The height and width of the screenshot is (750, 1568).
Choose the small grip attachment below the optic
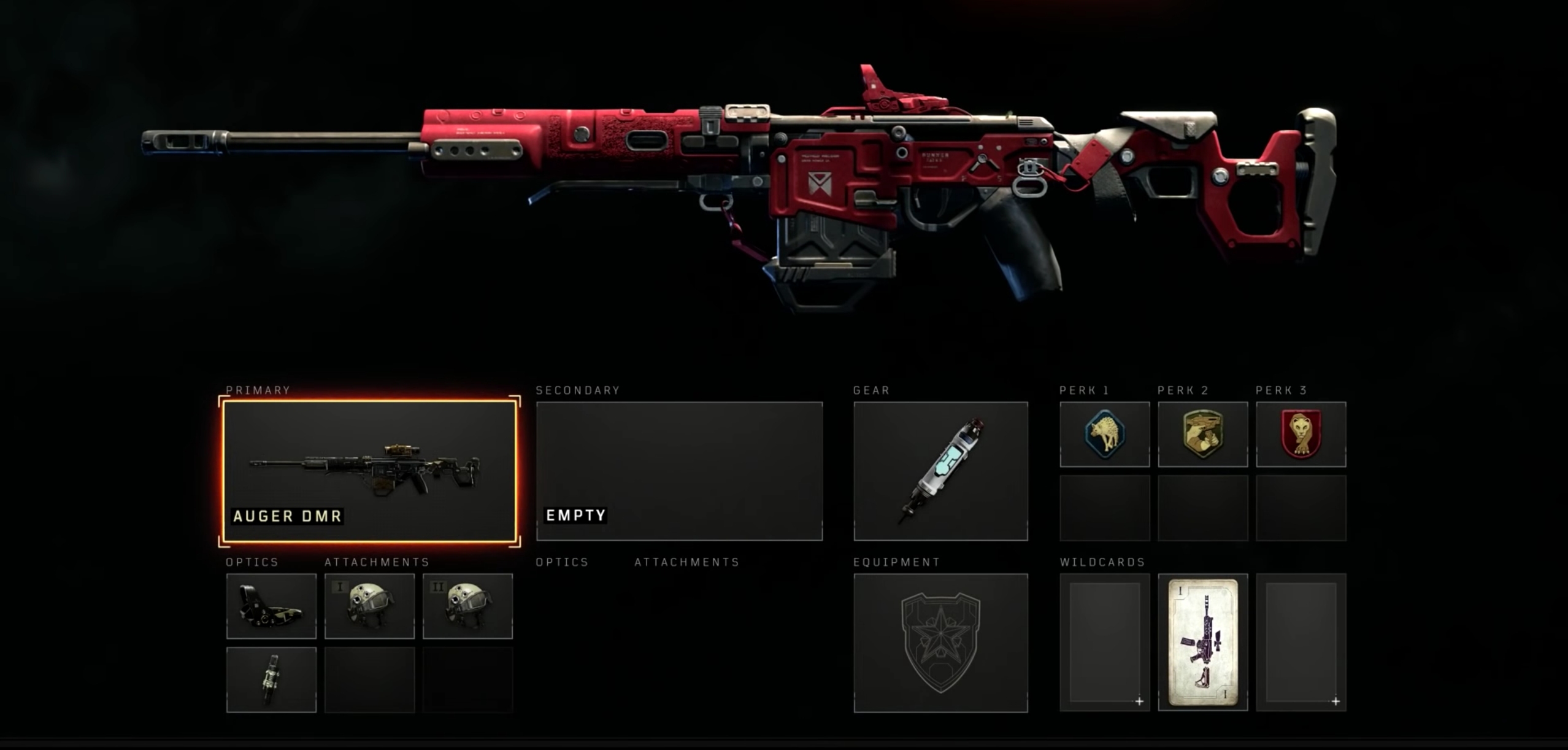271,679
